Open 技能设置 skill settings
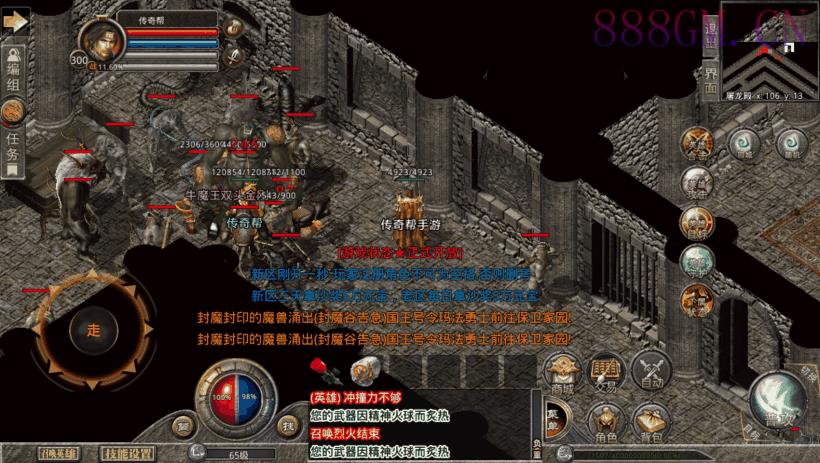The height and width of the screenshot is (463, 820). point(129,452)
